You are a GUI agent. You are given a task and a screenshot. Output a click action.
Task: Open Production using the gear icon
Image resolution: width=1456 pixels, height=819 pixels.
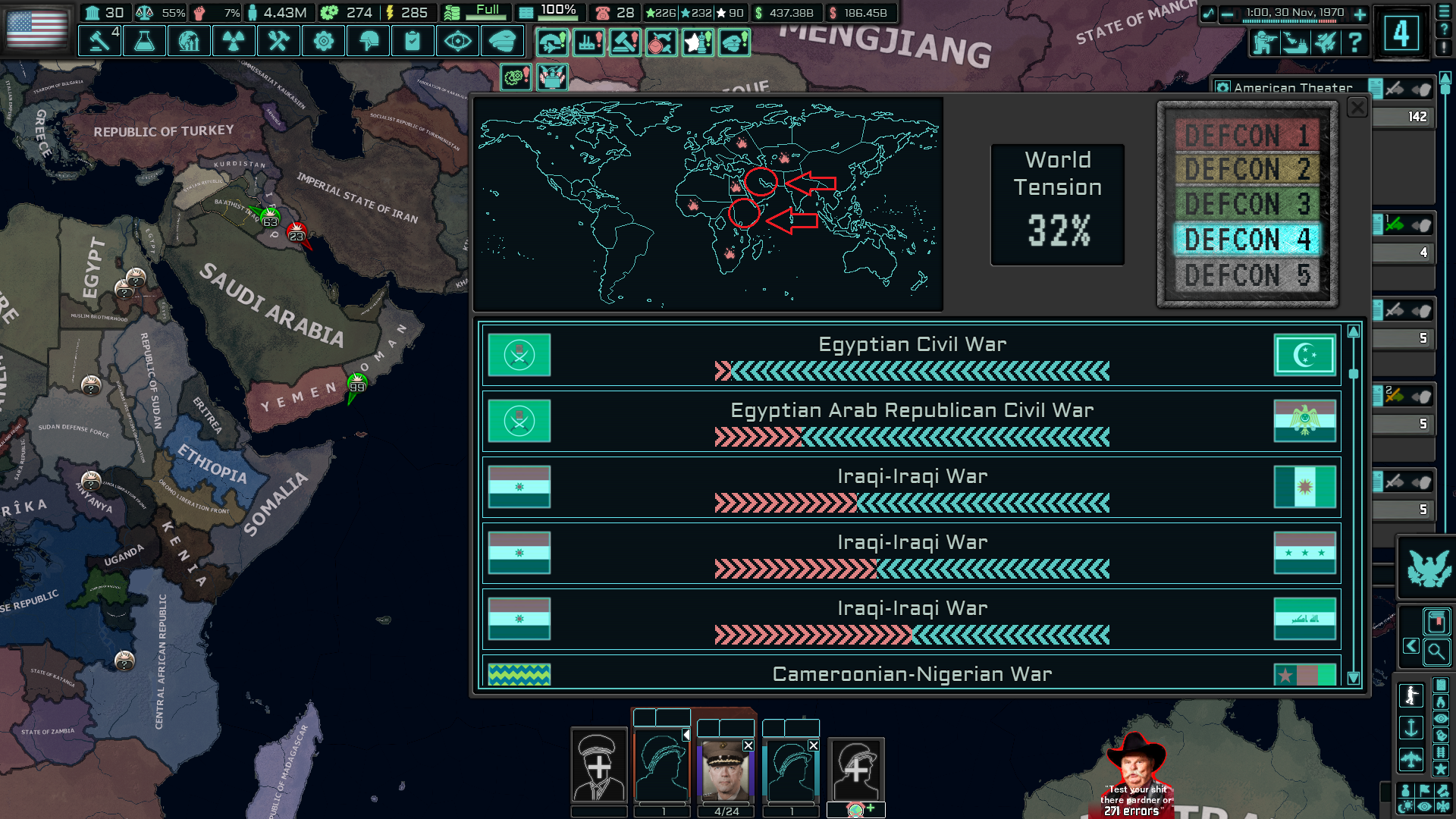[322, 41]
